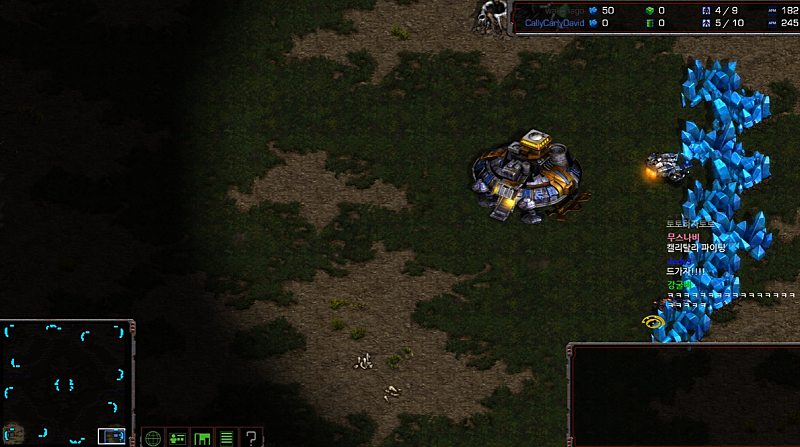Open help with the question mark button
The height and width of the screenshot is (447, 800).
coord(252,437)
